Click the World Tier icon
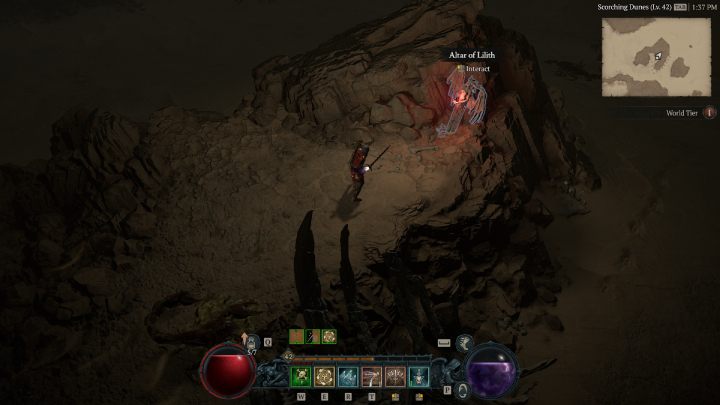This screenshot has width=720, height=405. [x=710, y=113]
